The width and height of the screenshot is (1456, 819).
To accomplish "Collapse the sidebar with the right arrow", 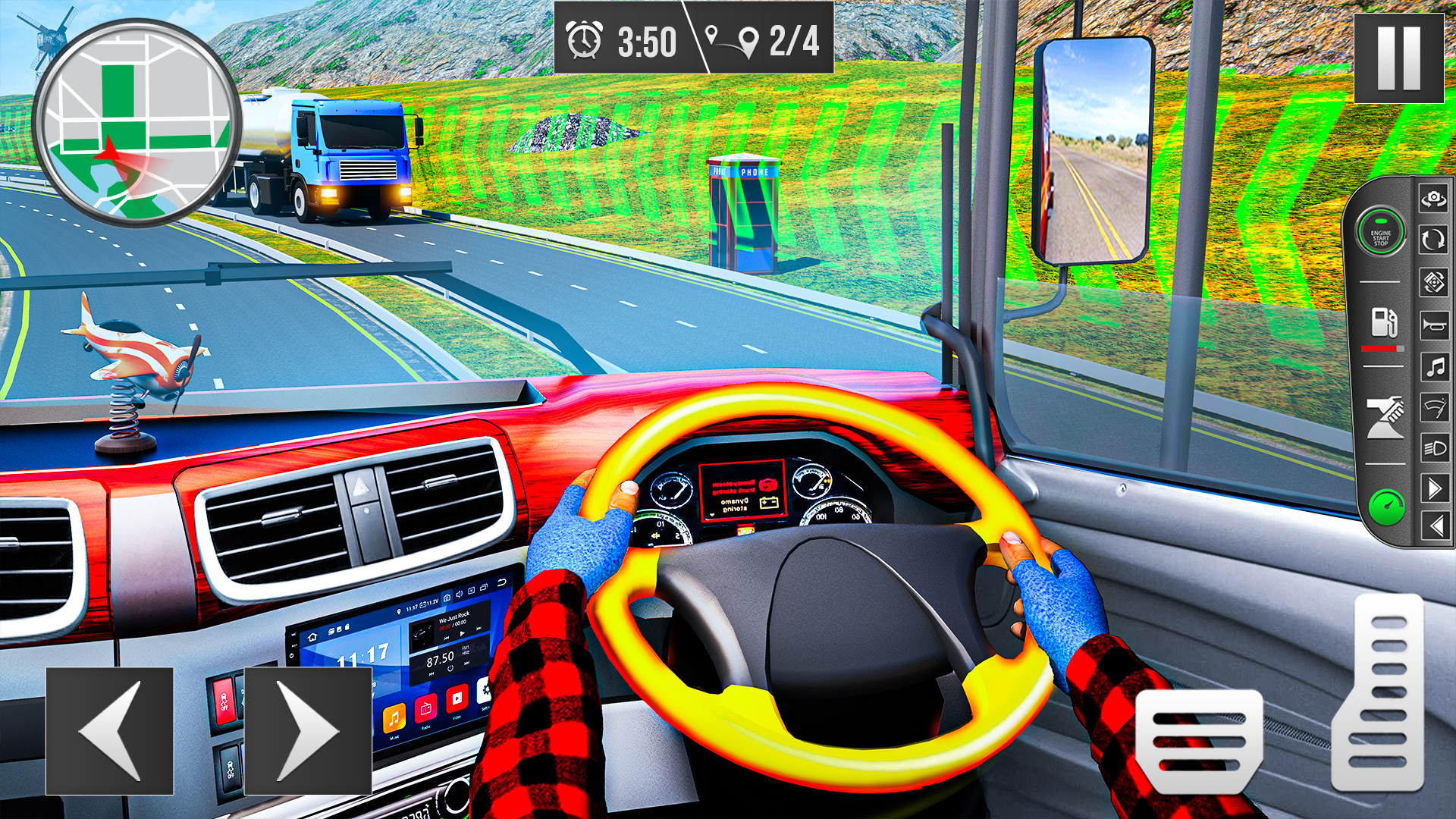I will (x=1435, y=488).
